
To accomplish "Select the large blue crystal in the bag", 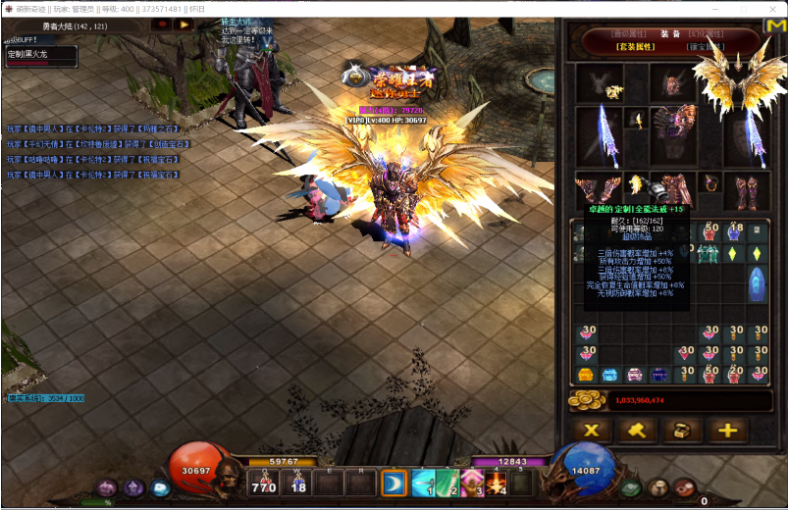I will [x=758, y=282].
